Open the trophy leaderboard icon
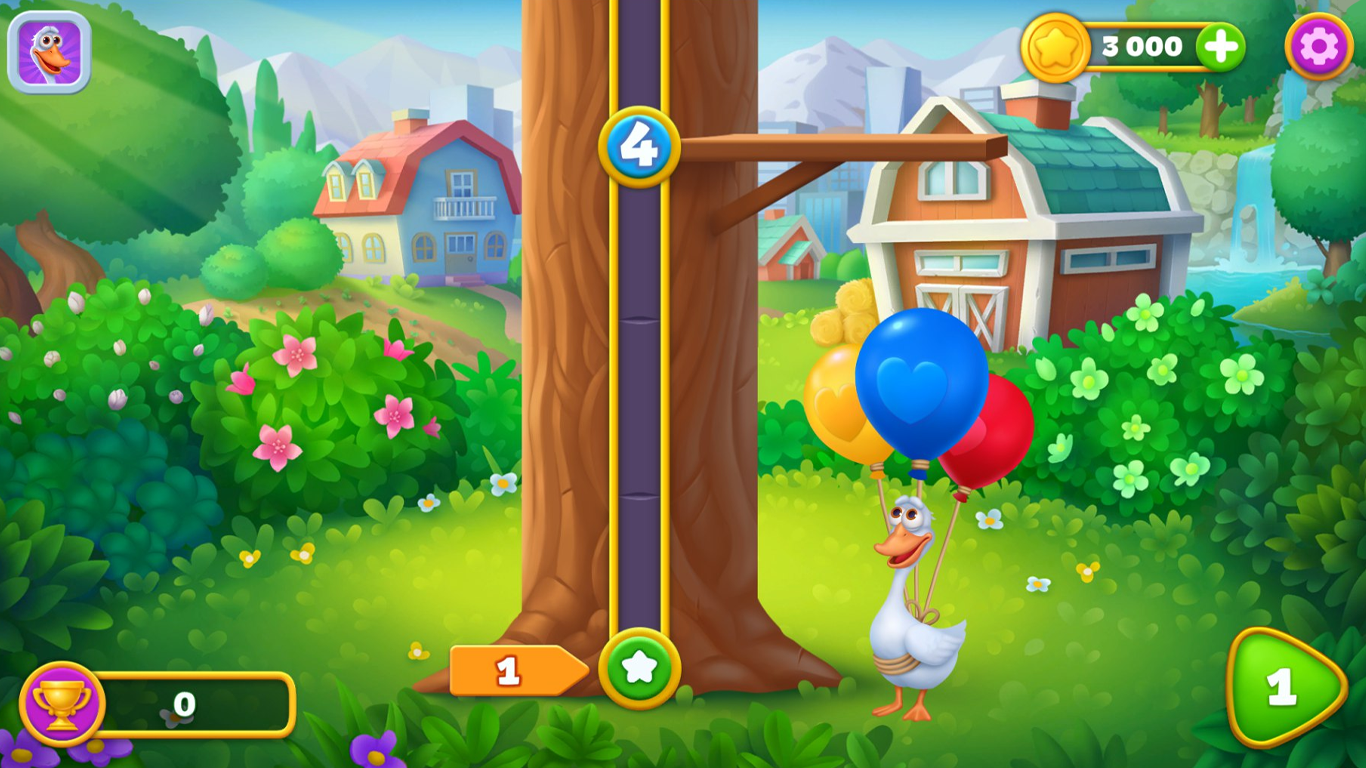Viewport: 1366px width, 768px height. pyautogui.click(x=62, y=703)
